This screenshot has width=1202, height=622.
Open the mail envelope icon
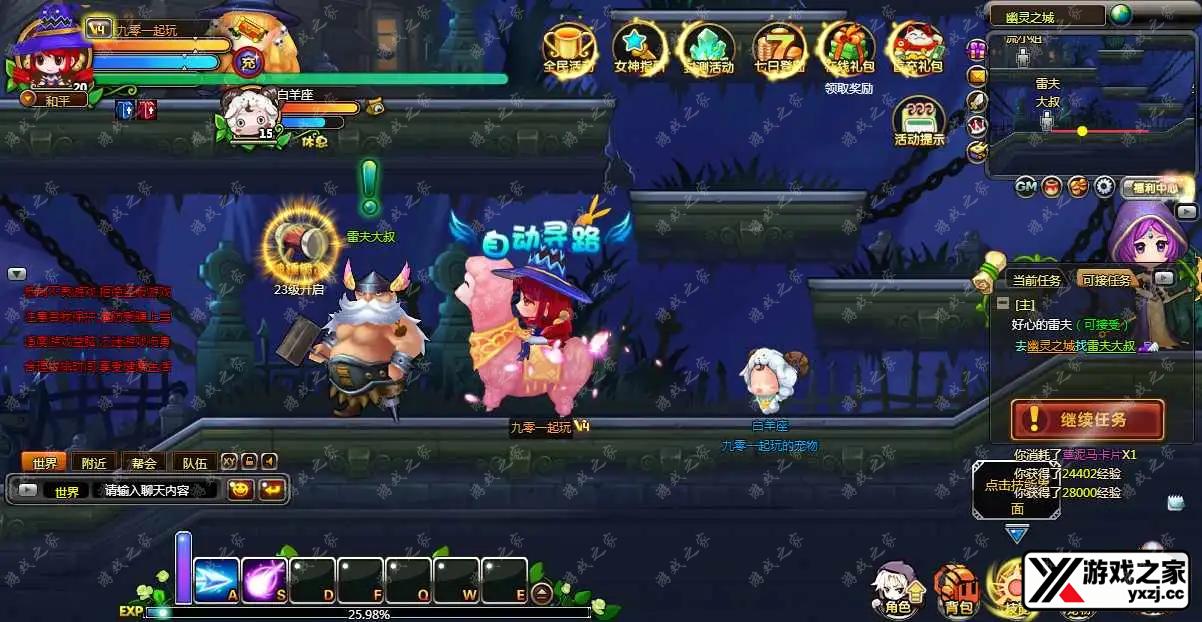coord(977,75)
